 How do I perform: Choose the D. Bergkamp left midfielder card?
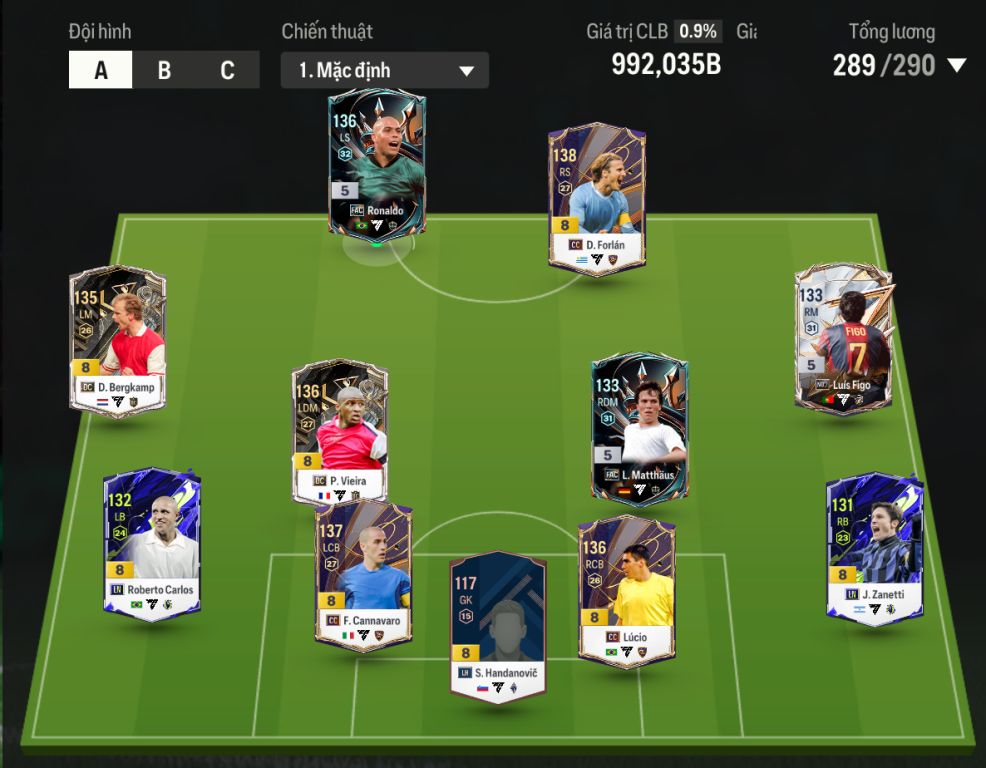118,340
